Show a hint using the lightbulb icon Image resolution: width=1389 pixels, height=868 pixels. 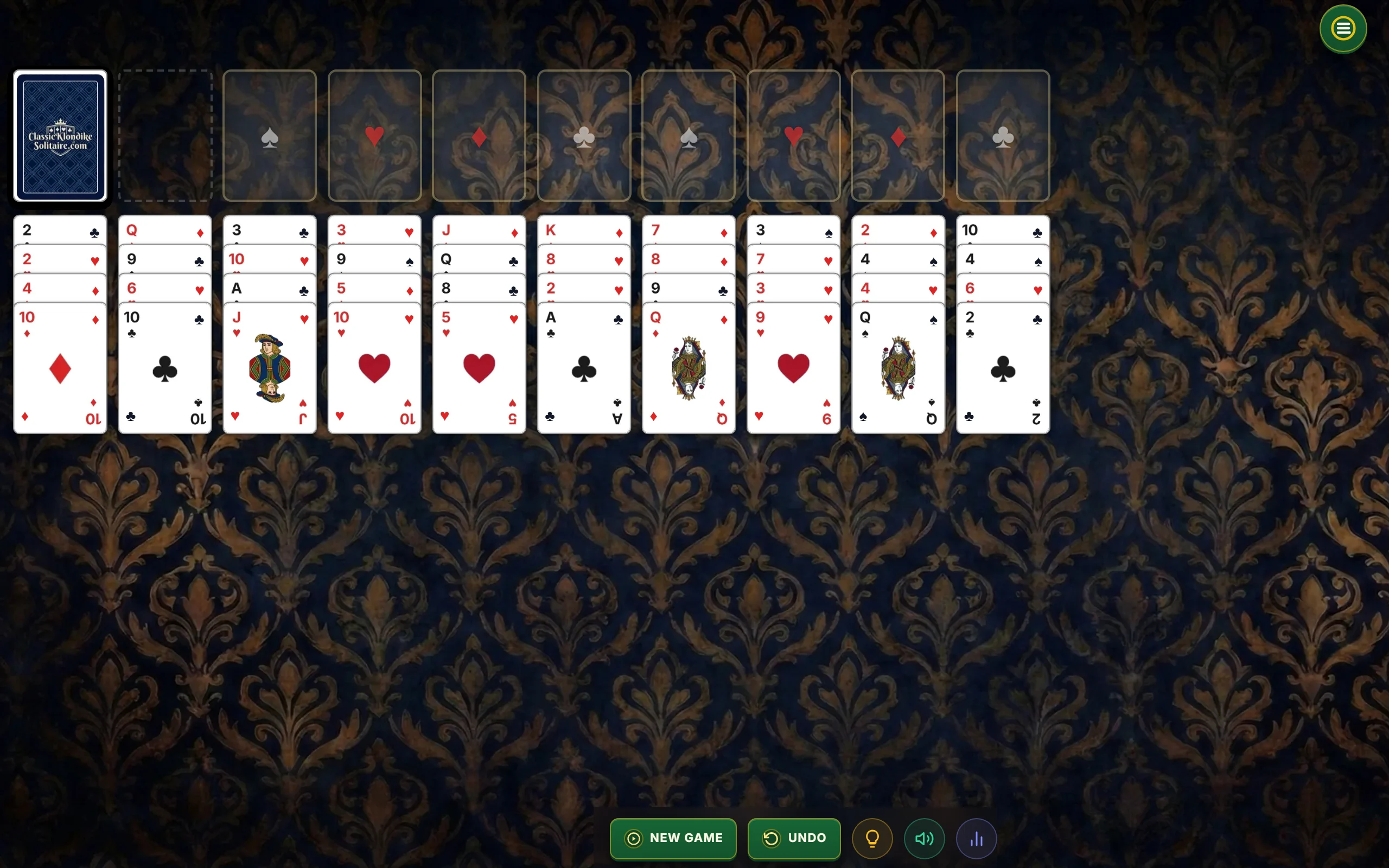click(x=872, y=838)
